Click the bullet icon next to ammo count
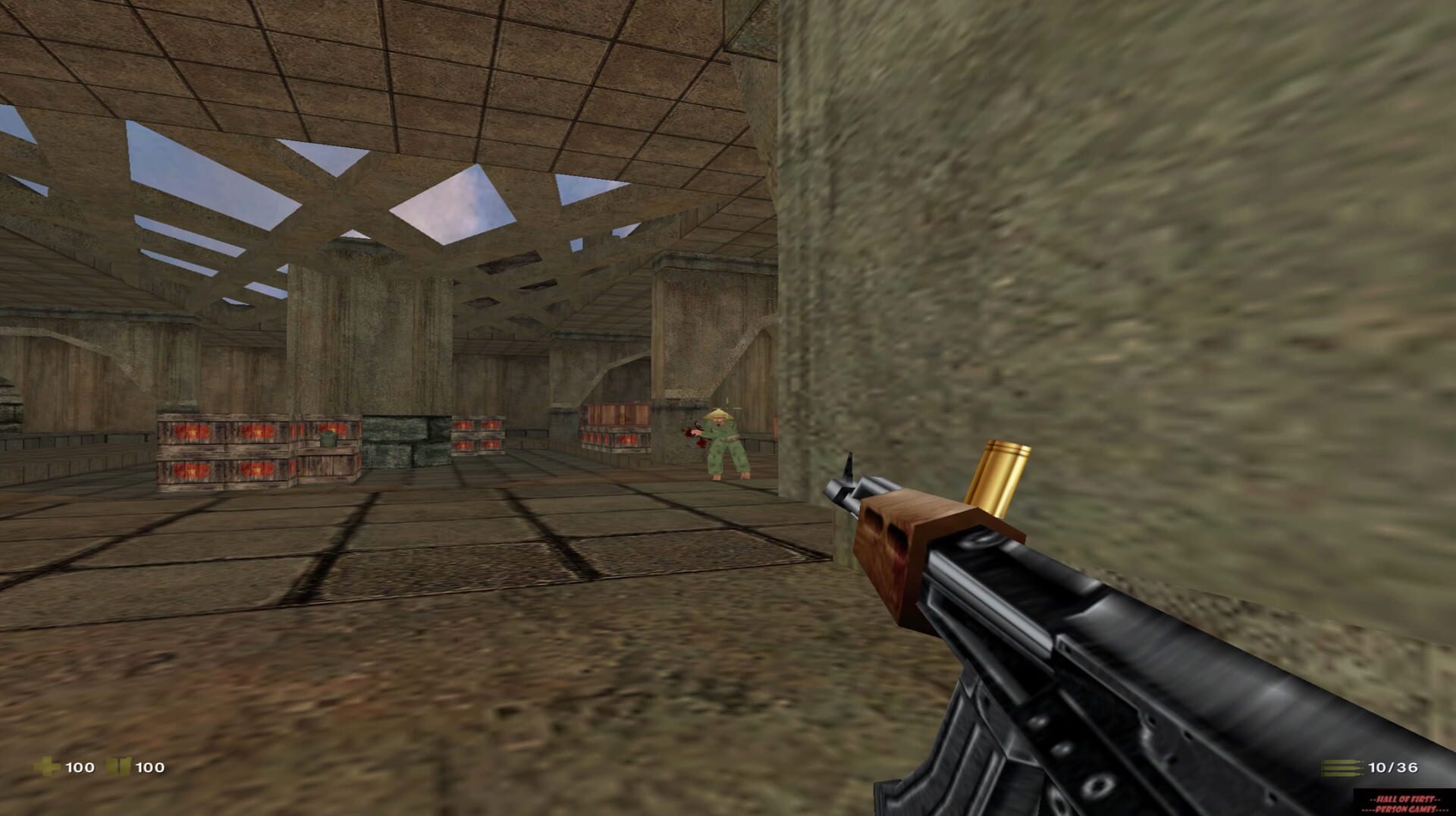This screenshot has height=816, width=1456. (x=1342, y=767)
